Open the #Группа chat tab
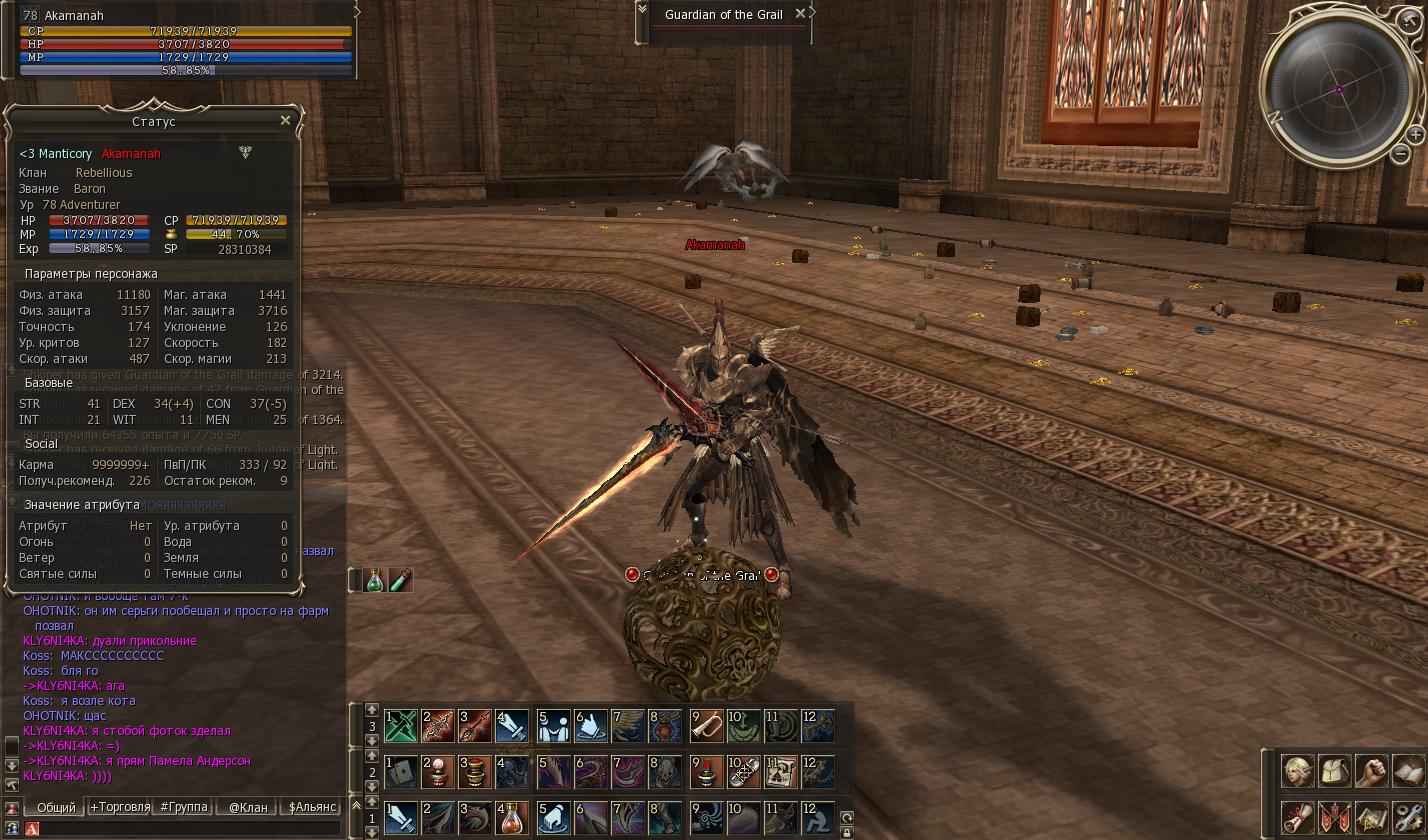Image resolution: width=1428 pixels, height=840 pixels. 184,807
